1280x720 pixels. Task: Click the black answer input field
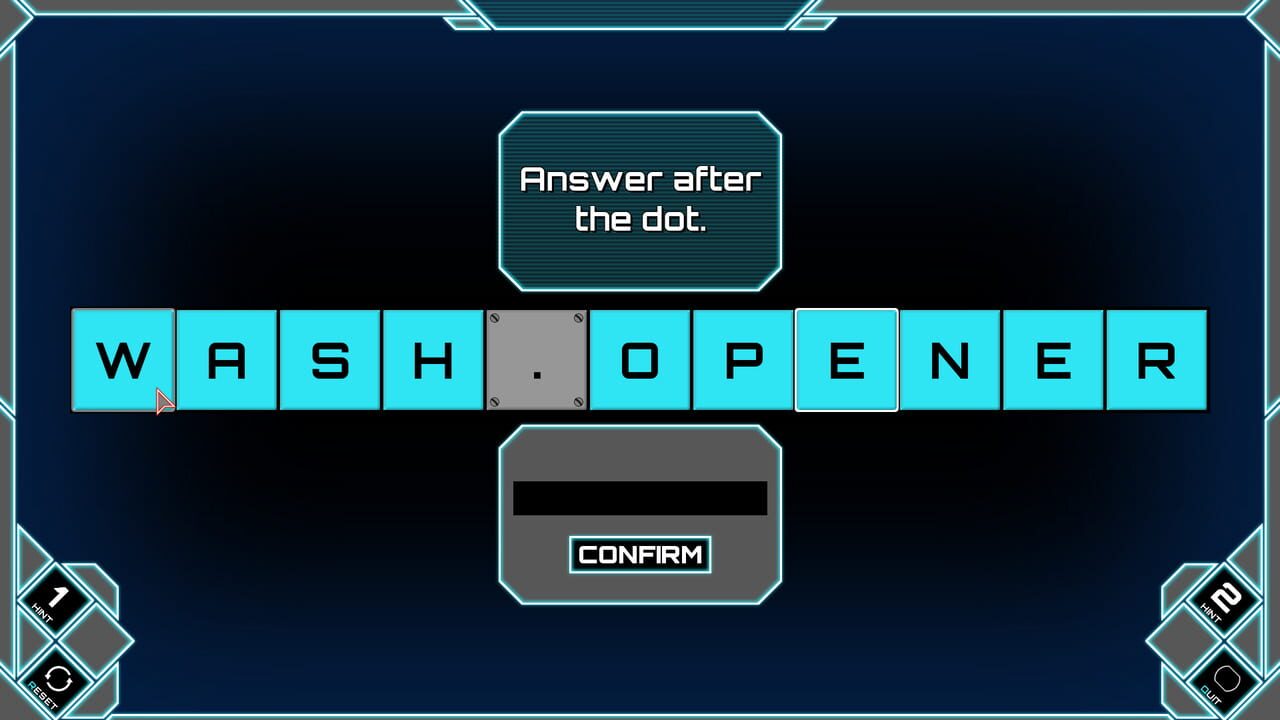pos(640,497)
